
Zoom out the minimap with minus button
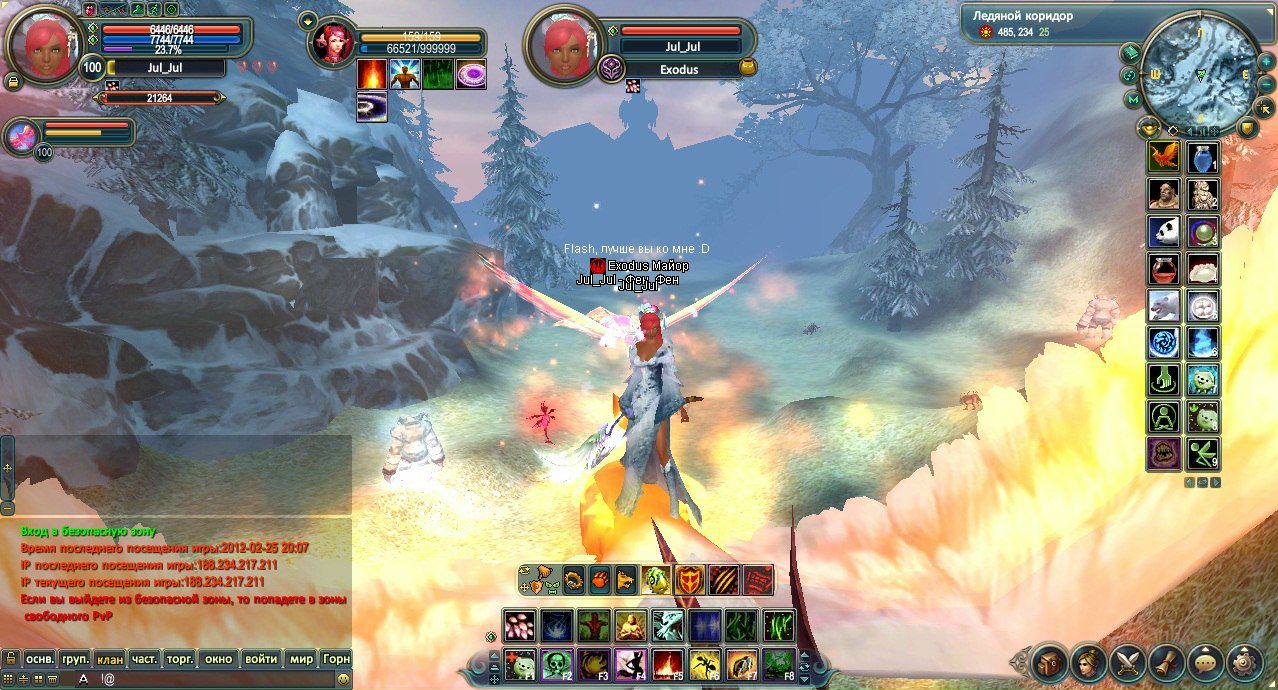click(x=1267, y=83)
